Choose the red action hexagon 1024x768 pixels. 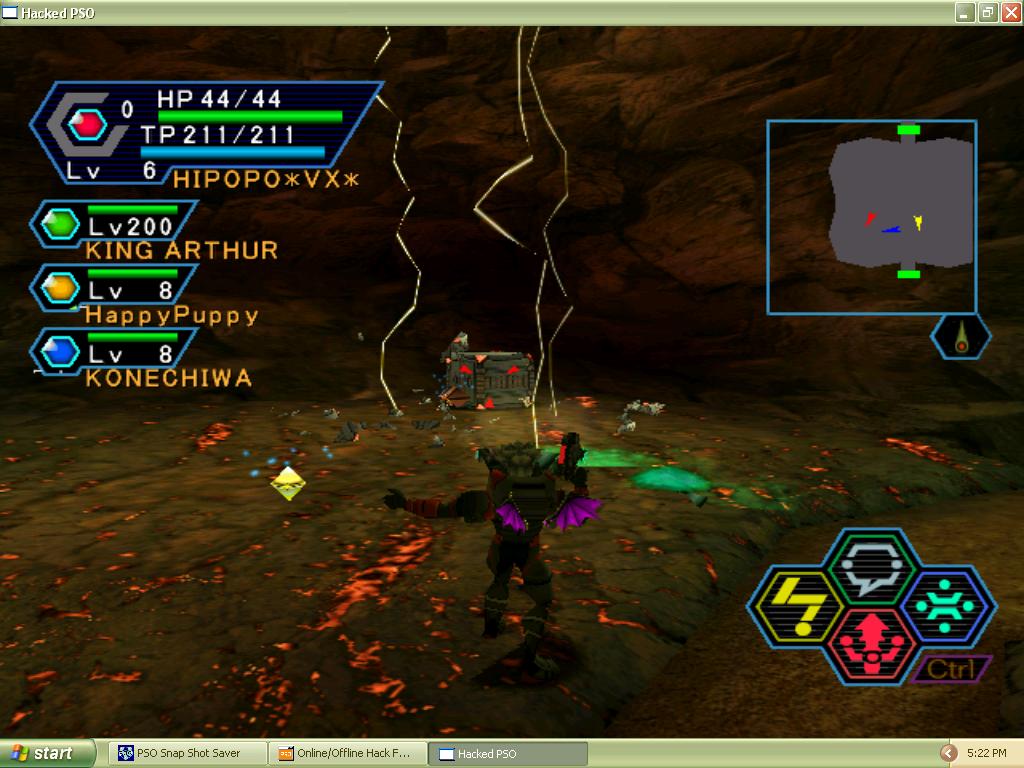click(x=871, y=645)
